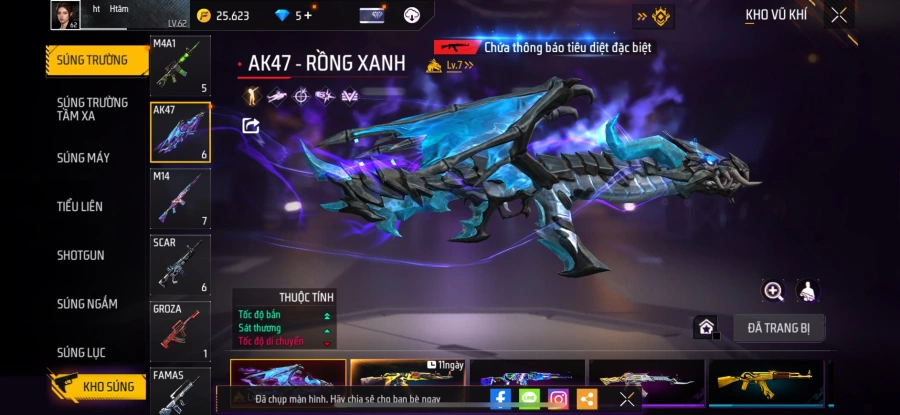Open the Kho Súng button

coord(98,386)
